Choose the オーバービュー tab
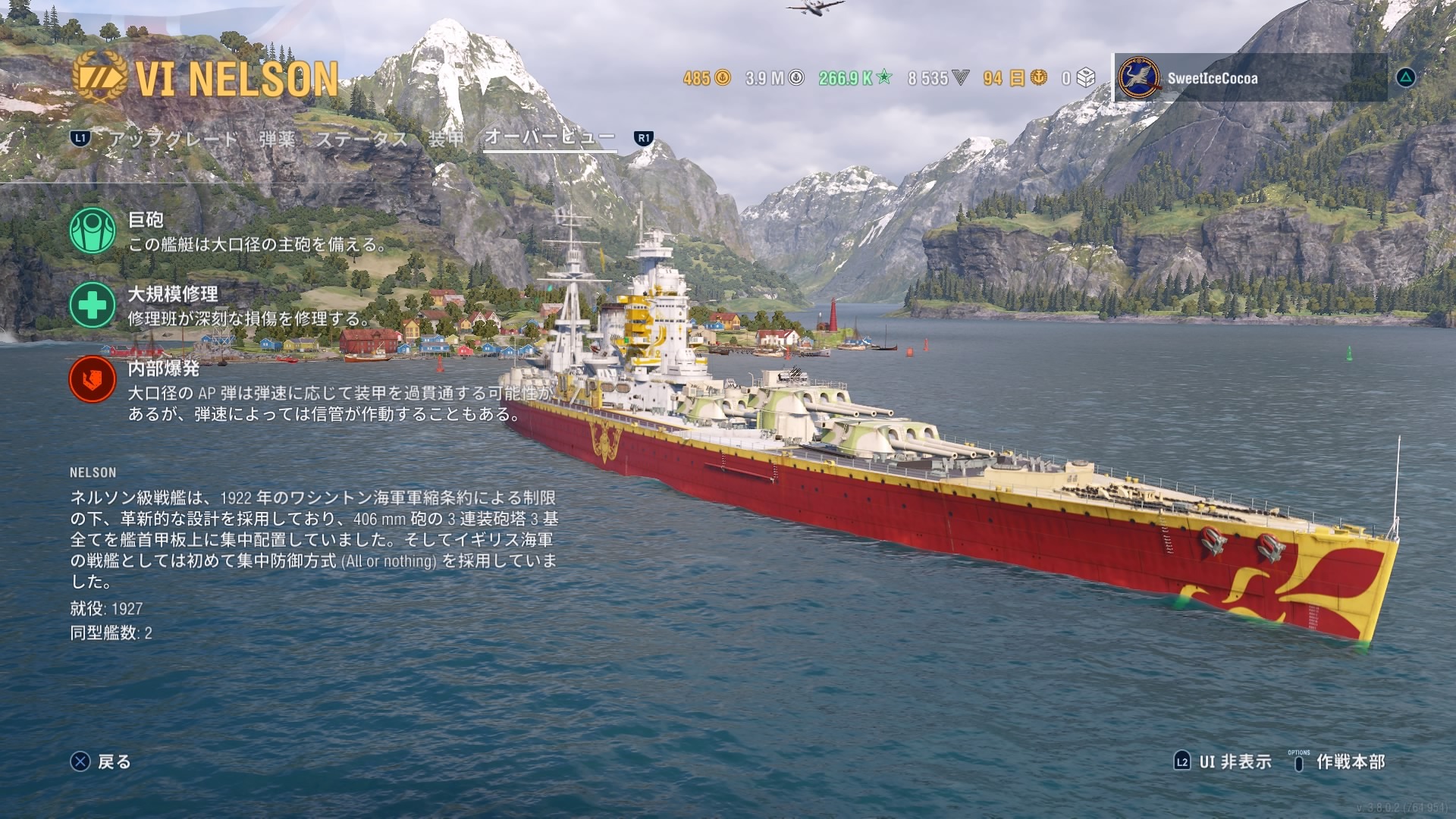1456x819 pixels. [x=550, y=137]
